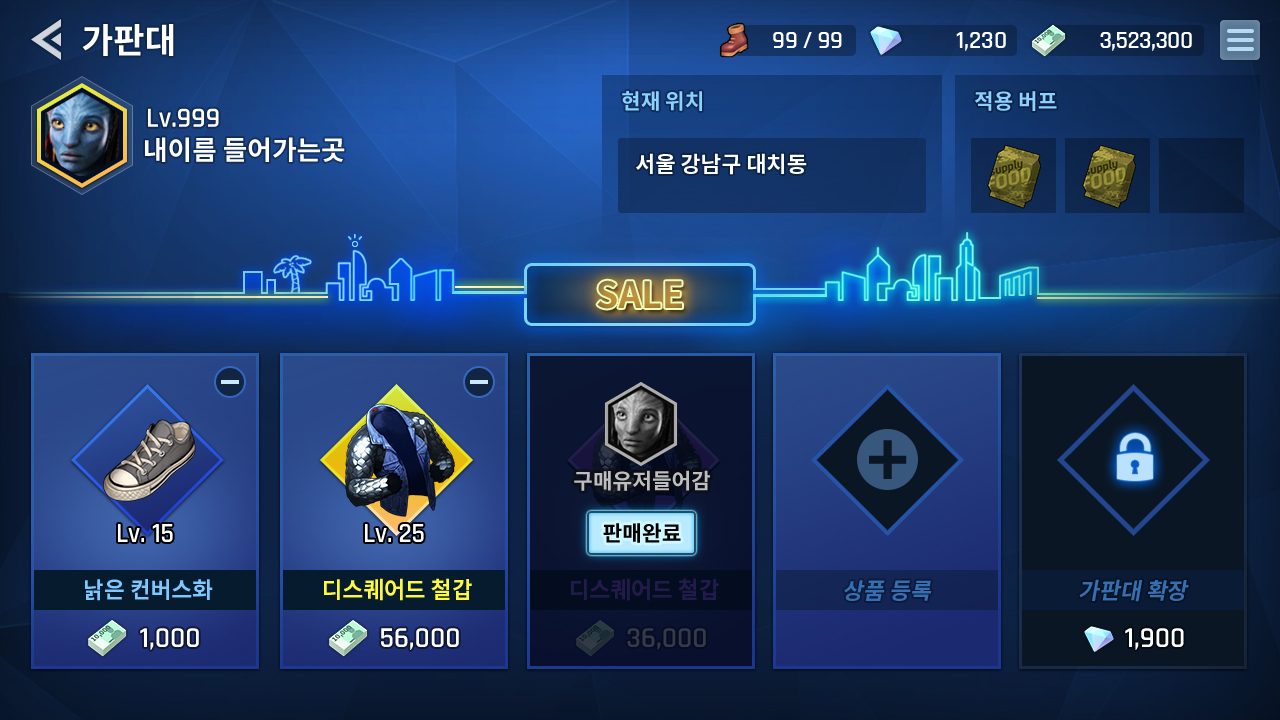The image size is (1280, 720).
Task: Click the 현재 위치 location field
Action: point(771,175)
